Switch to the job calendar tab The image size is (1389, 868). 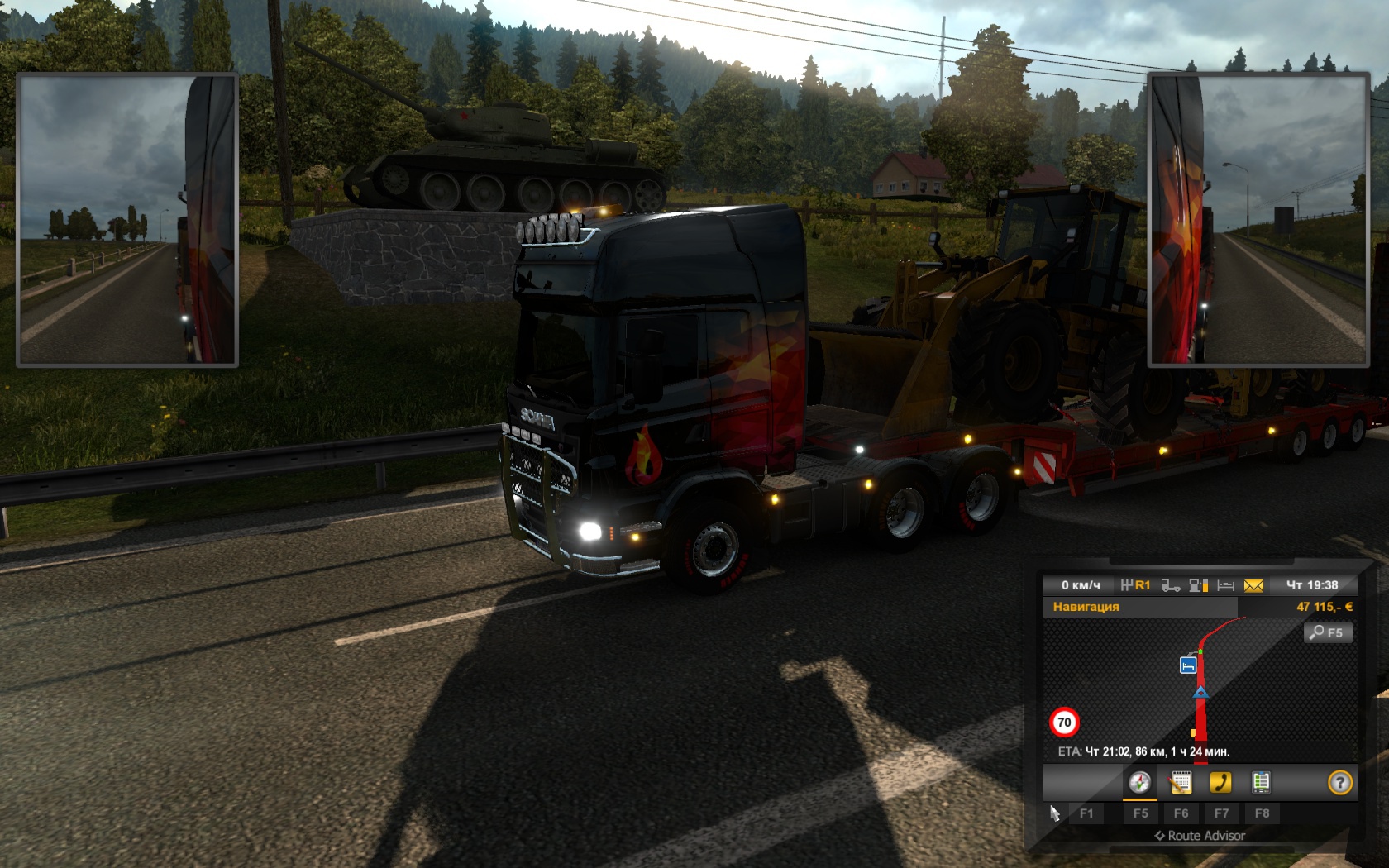[x=1181, y=782]
